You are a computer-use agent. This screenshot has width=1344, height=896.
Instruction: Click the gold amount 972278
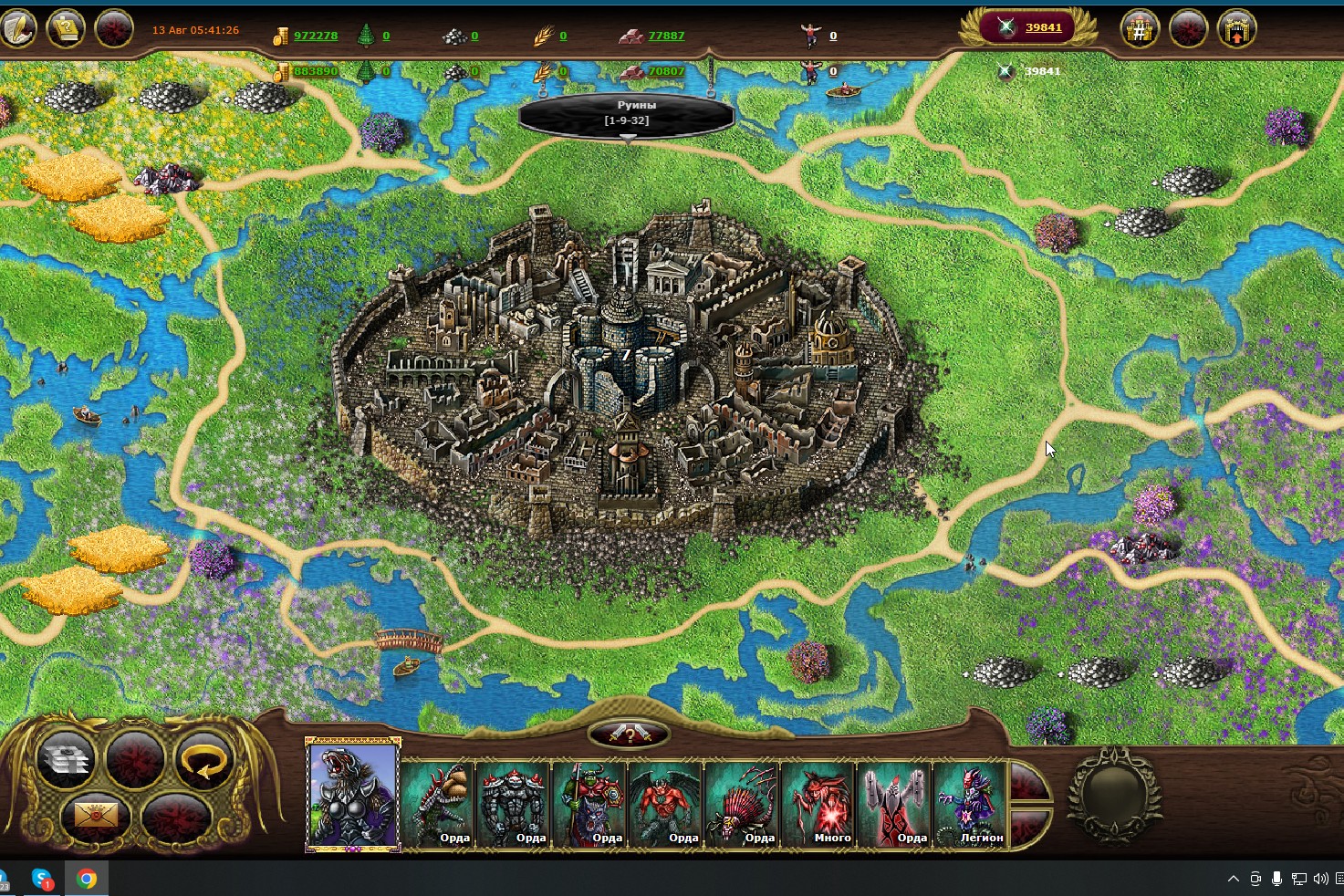316,36
